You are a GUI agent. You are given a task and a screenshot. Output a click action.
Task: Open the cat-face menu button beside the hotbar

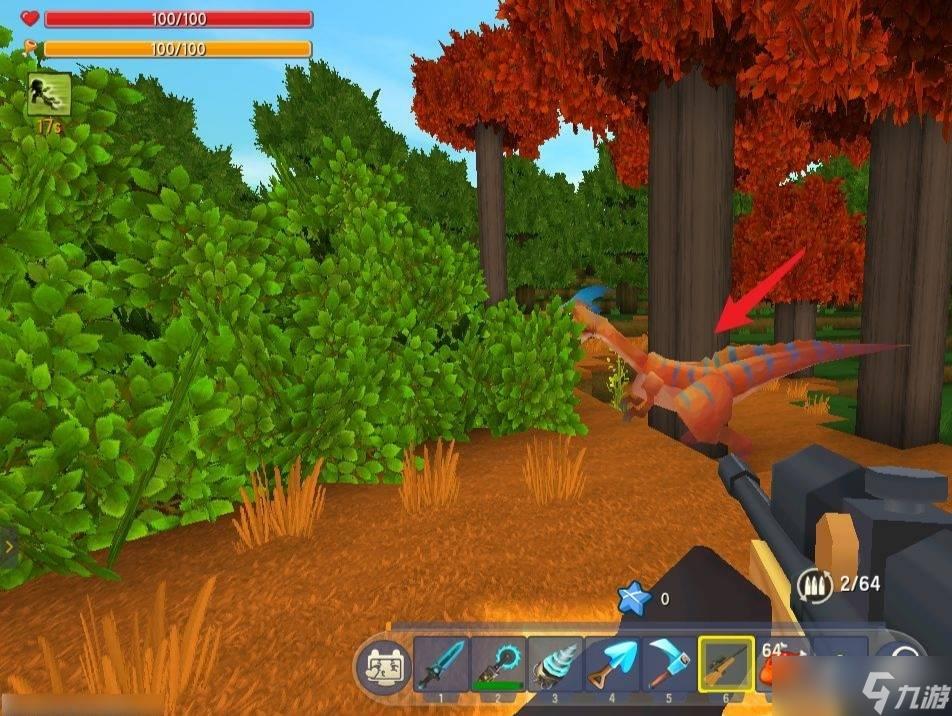[381, 665]
